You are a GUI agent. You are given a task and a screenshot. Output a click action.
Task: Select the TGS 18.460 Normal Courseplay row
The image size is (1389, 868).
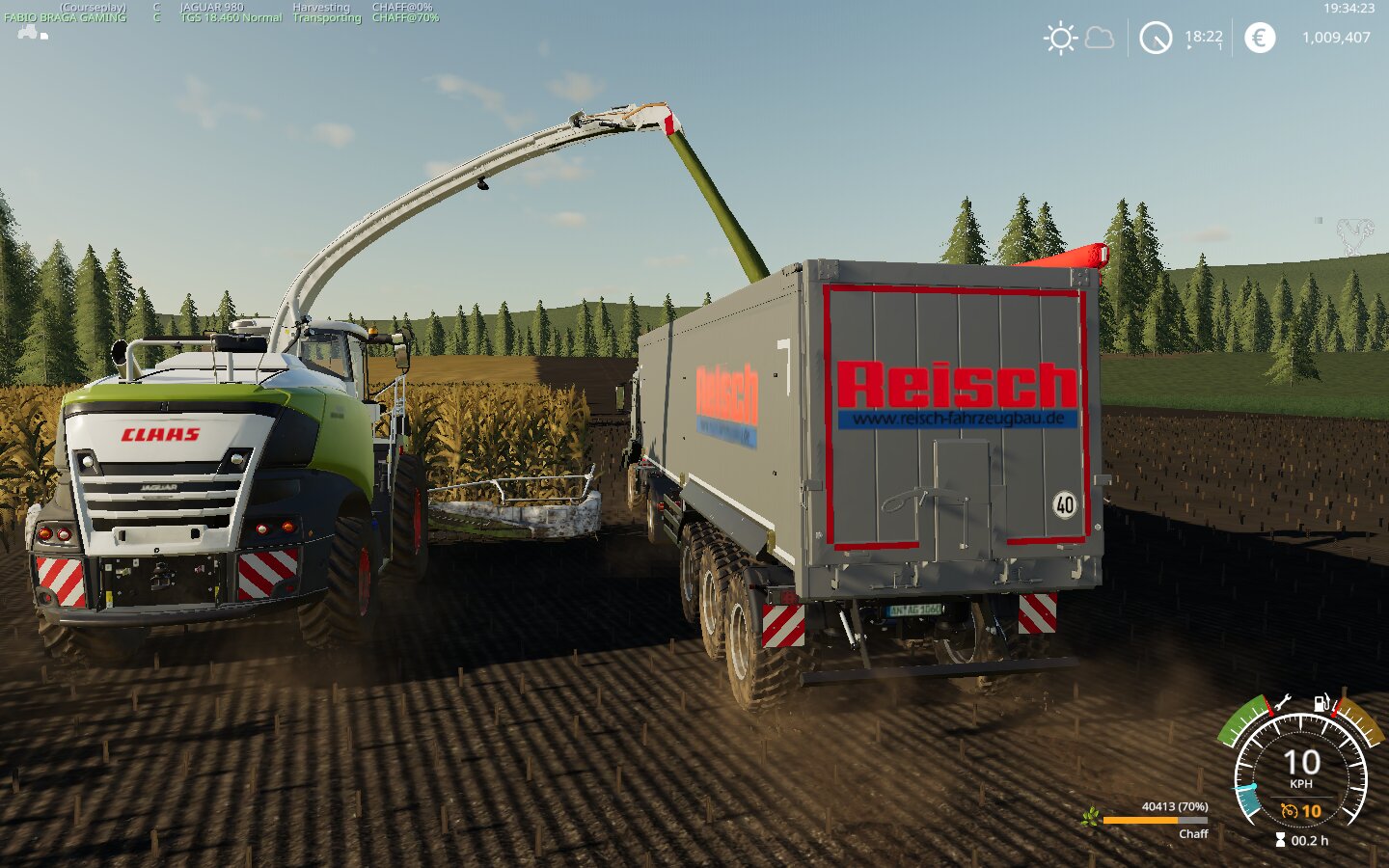231,17
